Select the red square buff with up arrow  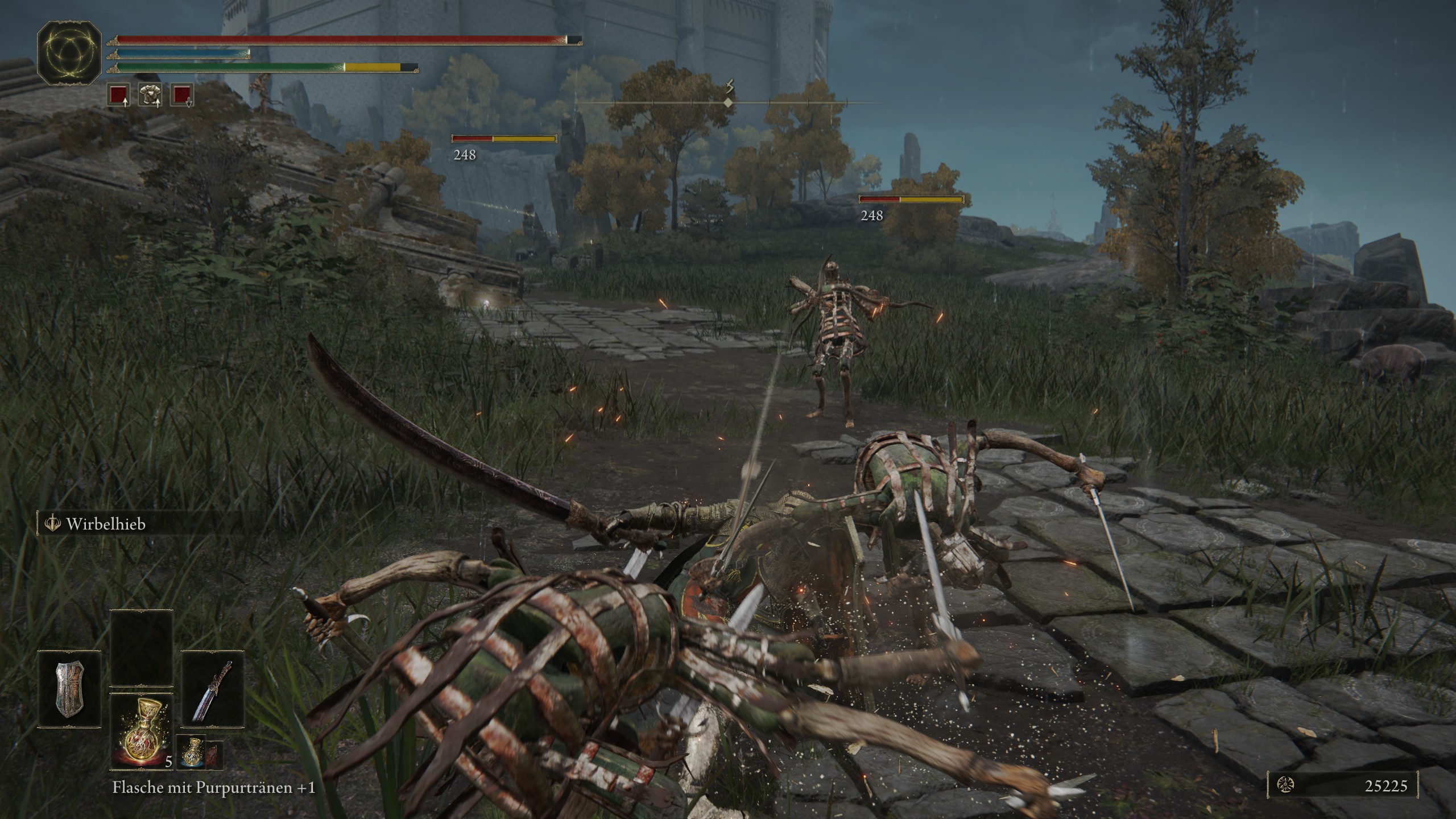point(118,95)
